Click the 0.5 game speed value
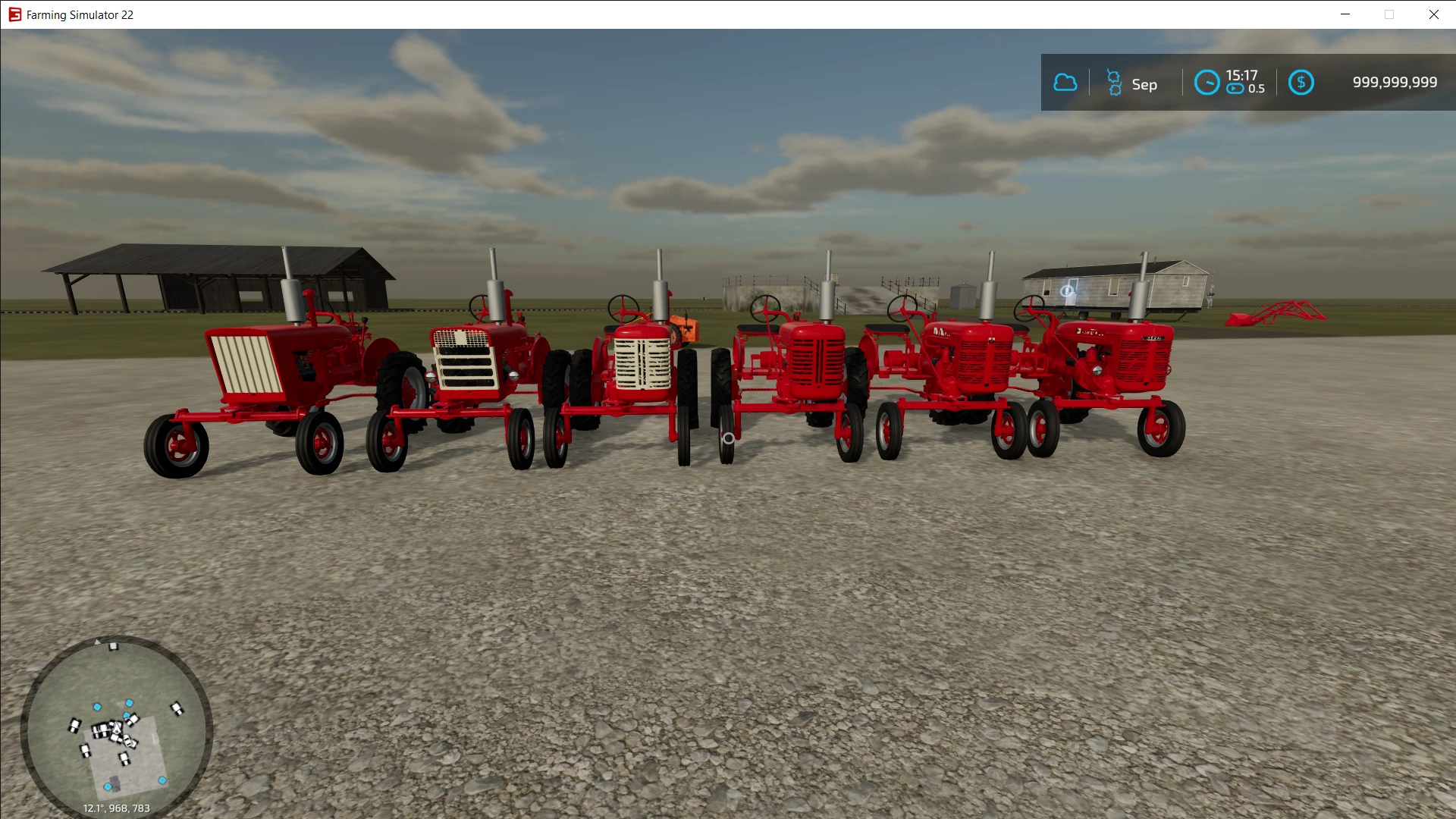Viewport: 1456px width, 819px height. (x=1258, y=89)
